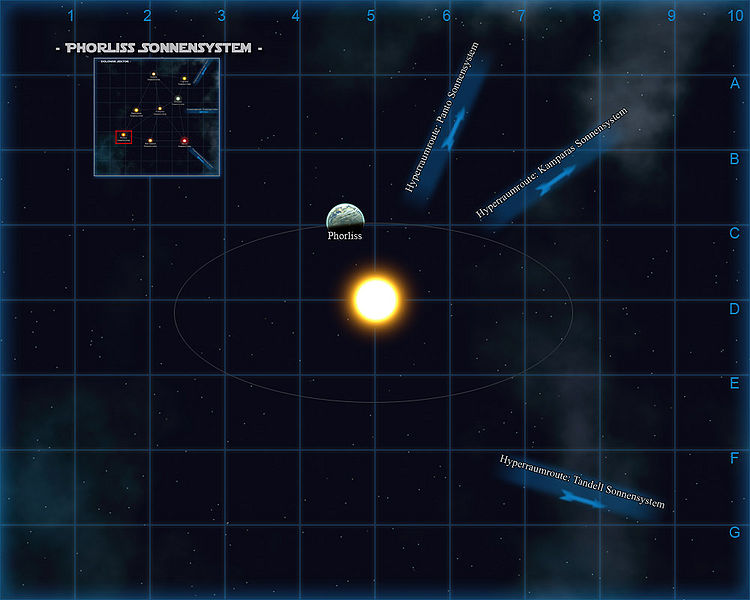
Task: Open the sector overview minimap
Action: coord(158,116)
